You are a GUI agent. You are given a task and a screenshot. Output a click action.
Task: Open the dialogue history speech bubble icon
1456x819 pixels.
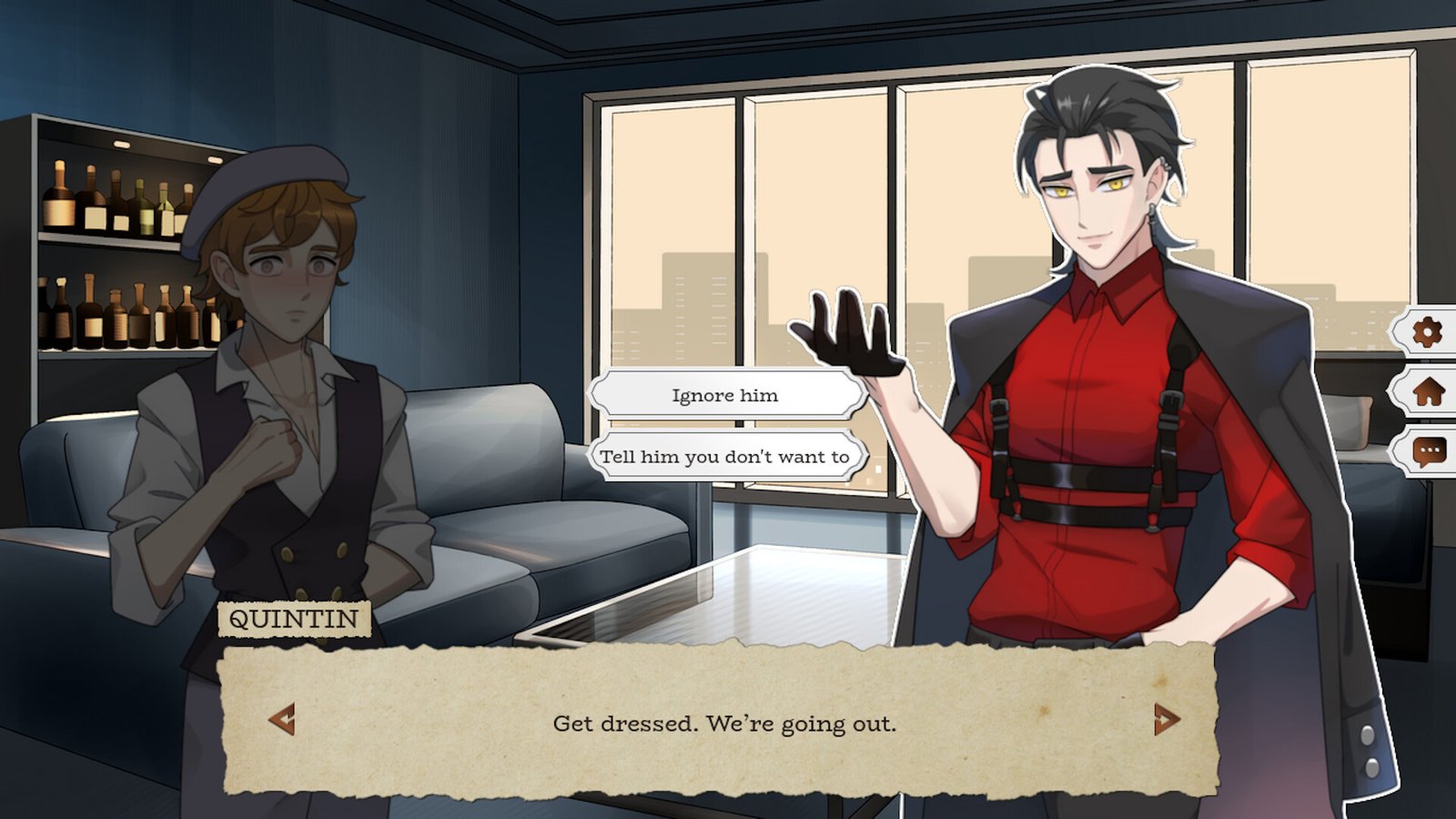(1428, 450)
